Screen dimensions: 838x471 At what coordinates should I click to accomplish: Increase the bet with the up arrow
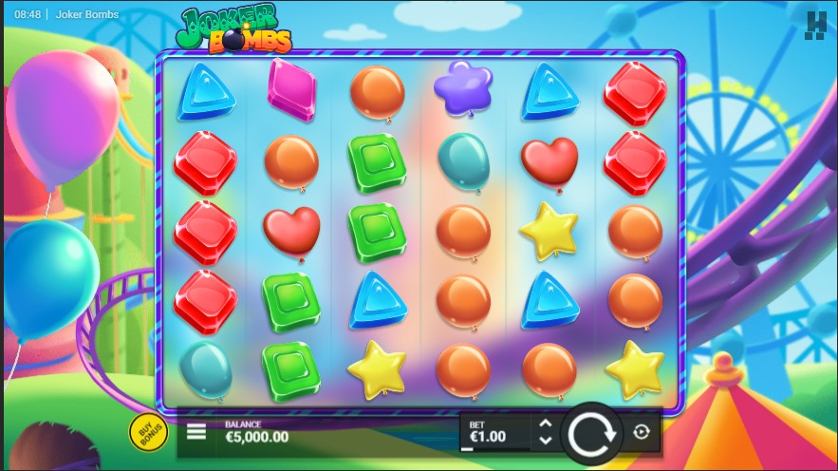tap(545, 424)
